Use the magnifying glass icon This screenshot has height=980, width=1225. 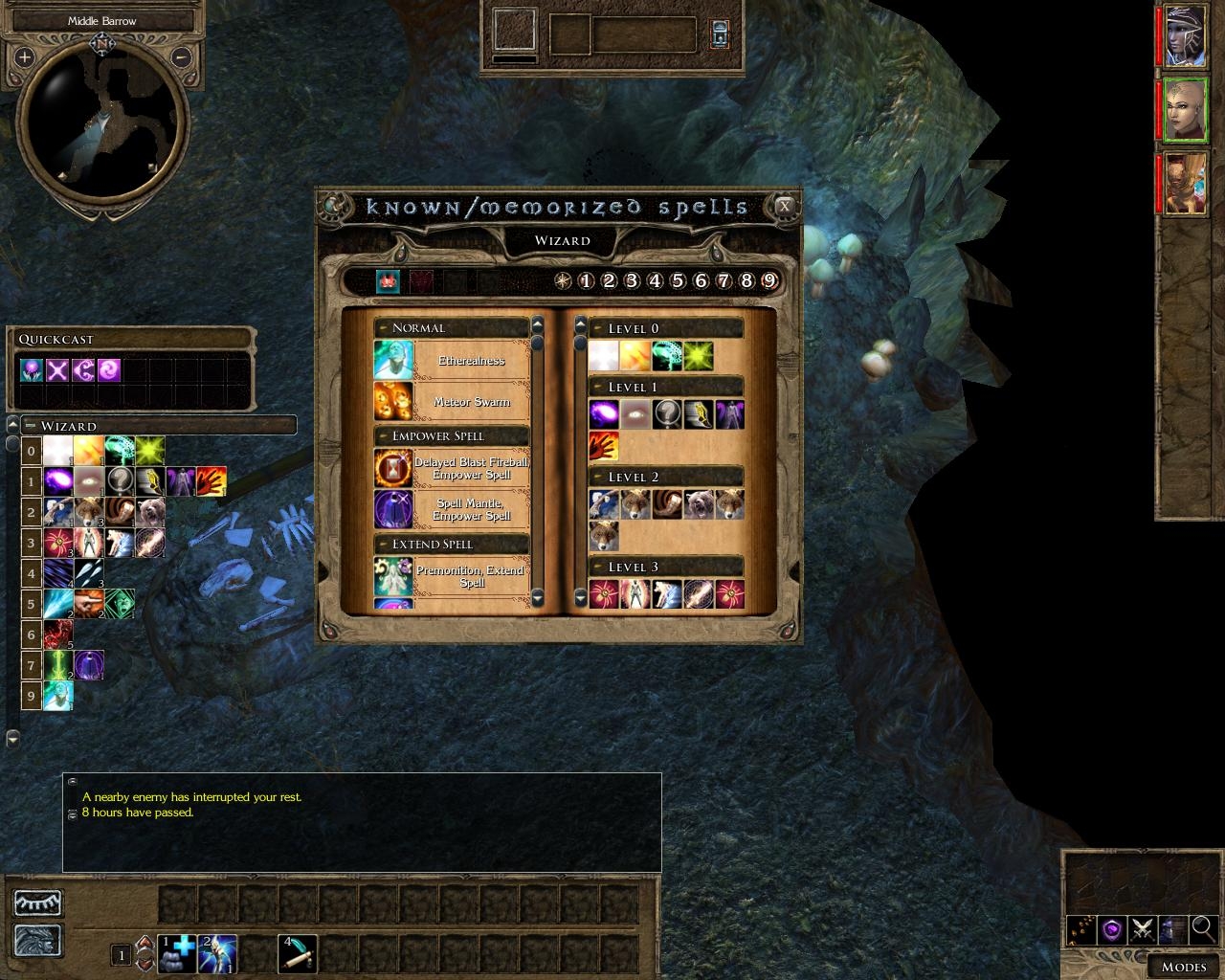[x=1203, y=927]
